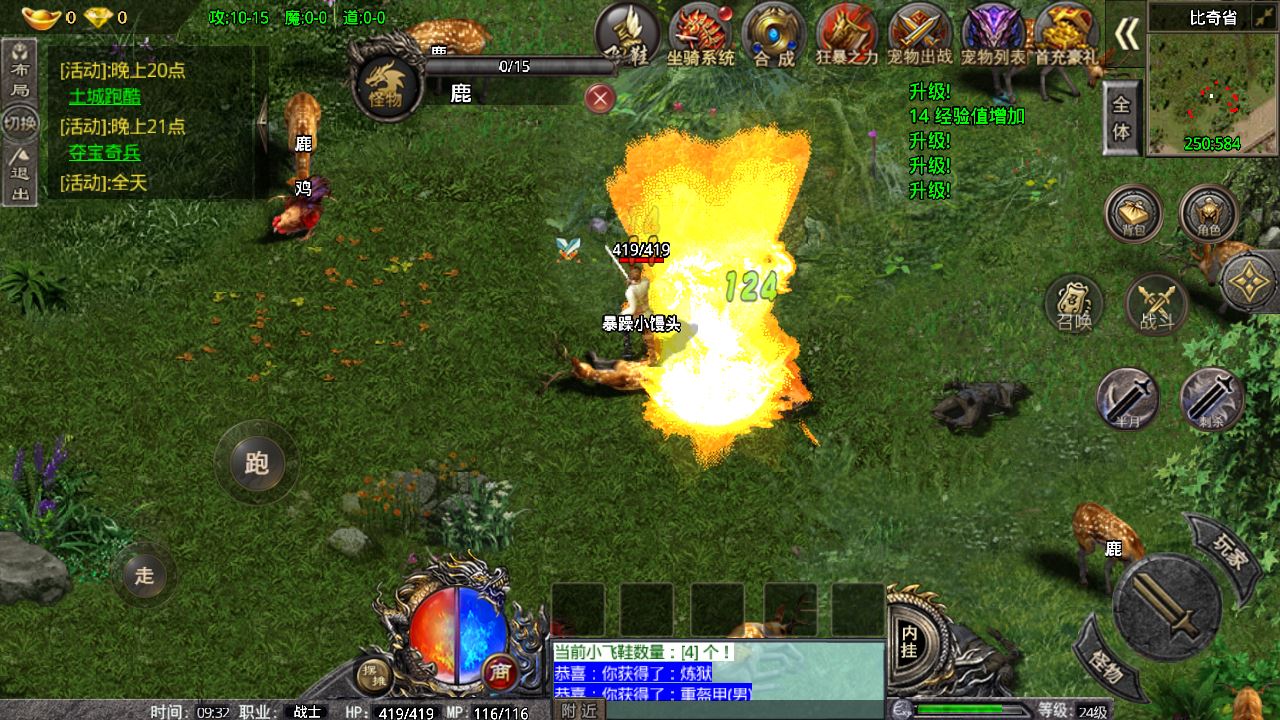Screen dimensions: 1280x720
Task: Toggle the 内挂 auto-play helper
Action: point(909,640)
